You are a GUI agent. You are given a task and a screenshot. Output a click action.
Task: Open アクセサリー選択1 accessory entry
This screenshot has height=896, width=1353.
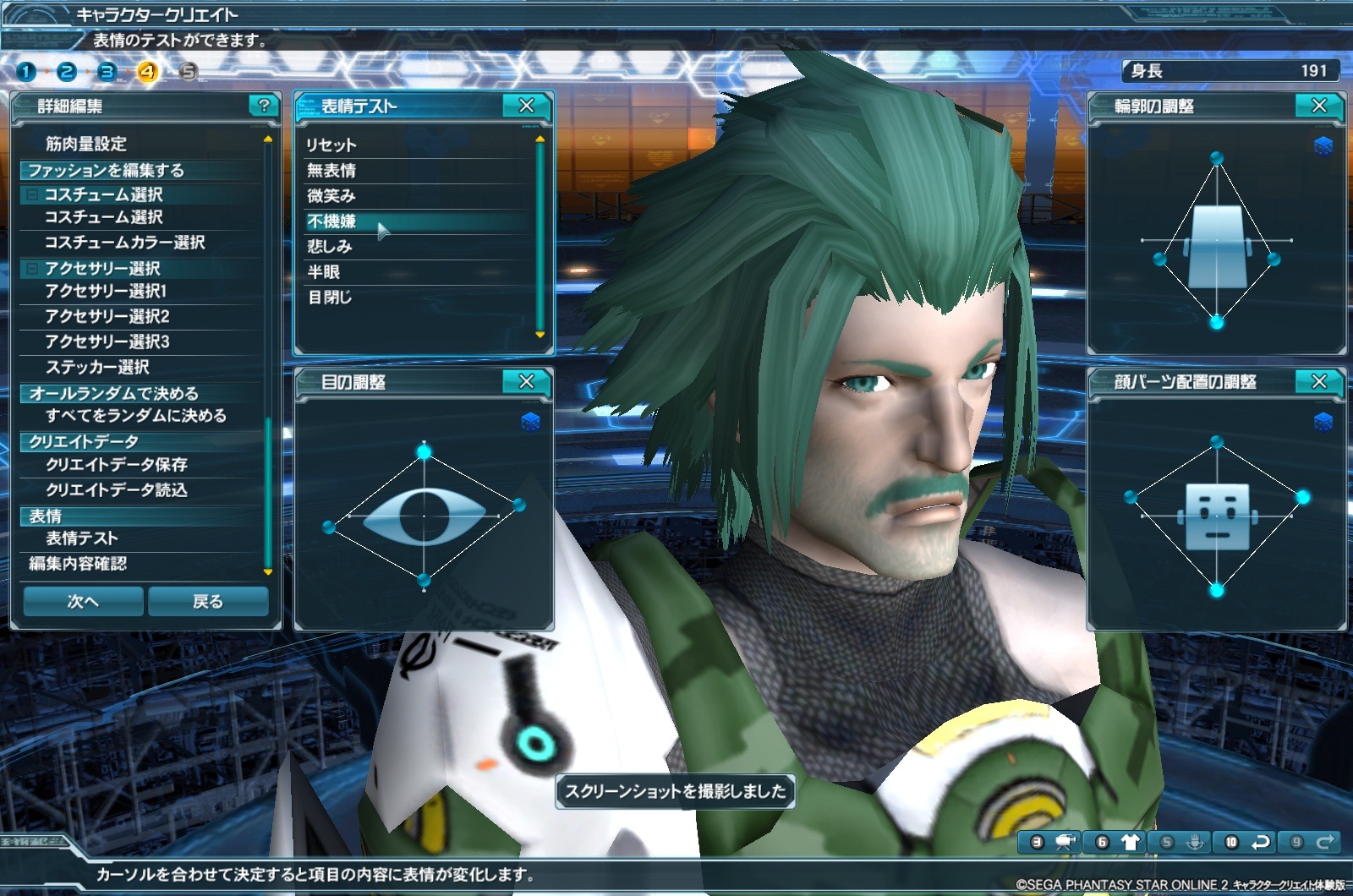coord(106,292)
